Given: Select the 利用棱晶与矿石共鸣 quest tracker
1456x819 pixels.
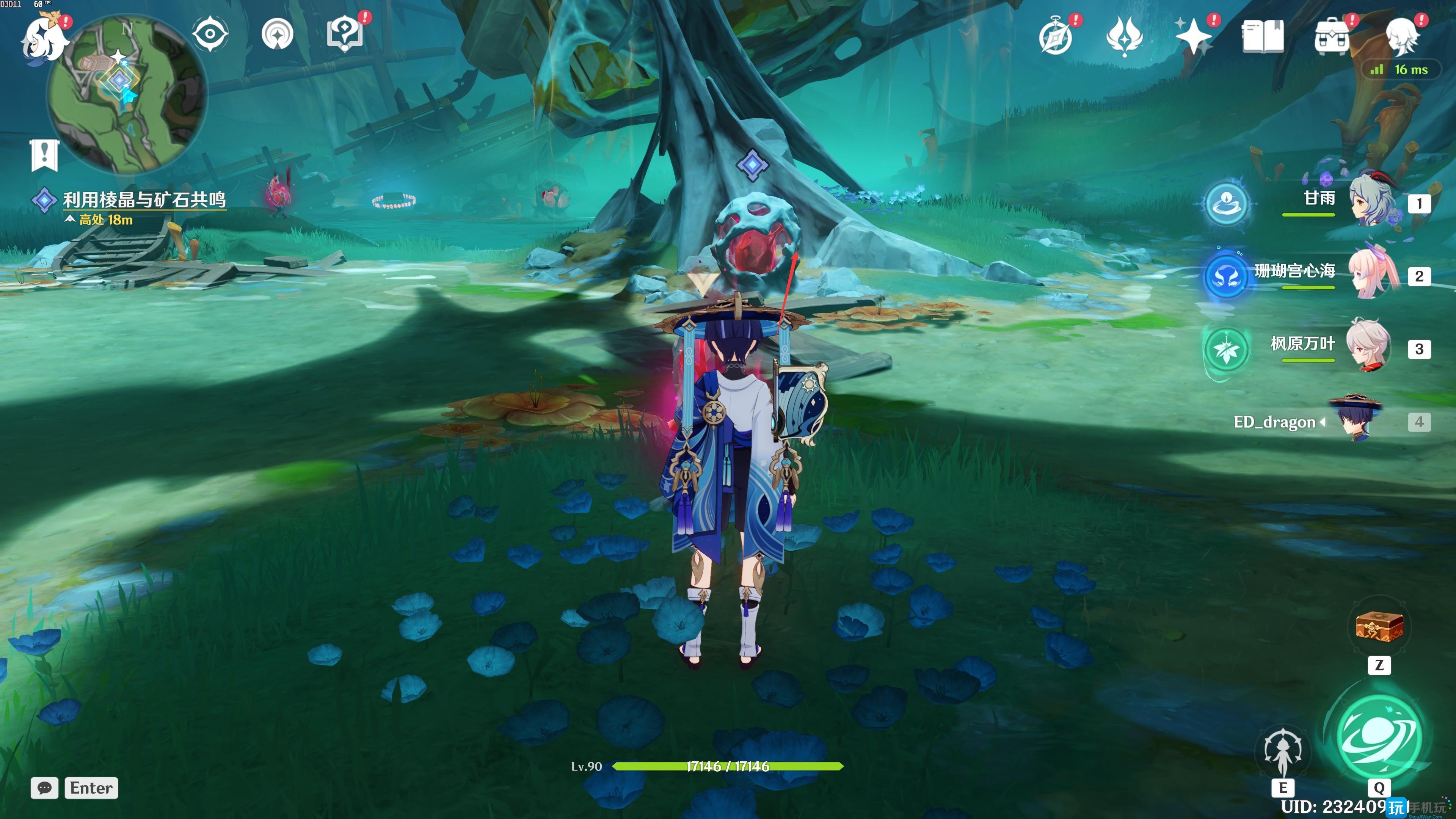Looking at the screenshot, I should click(x=144, y=199).
